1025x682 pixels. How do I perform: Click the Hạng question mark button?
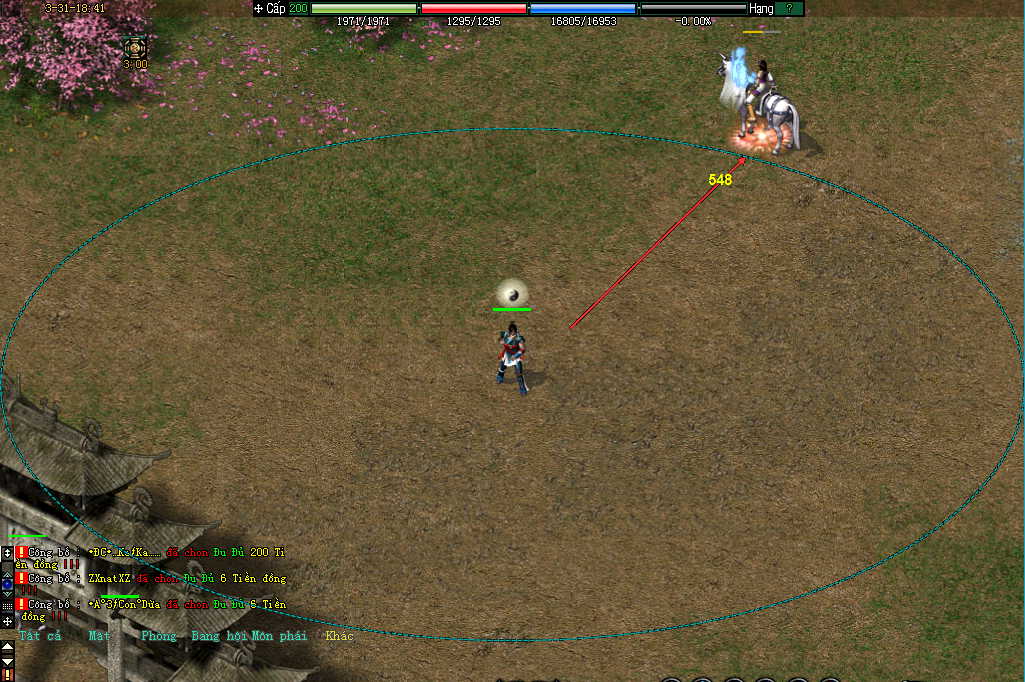(x=789, y=8)
